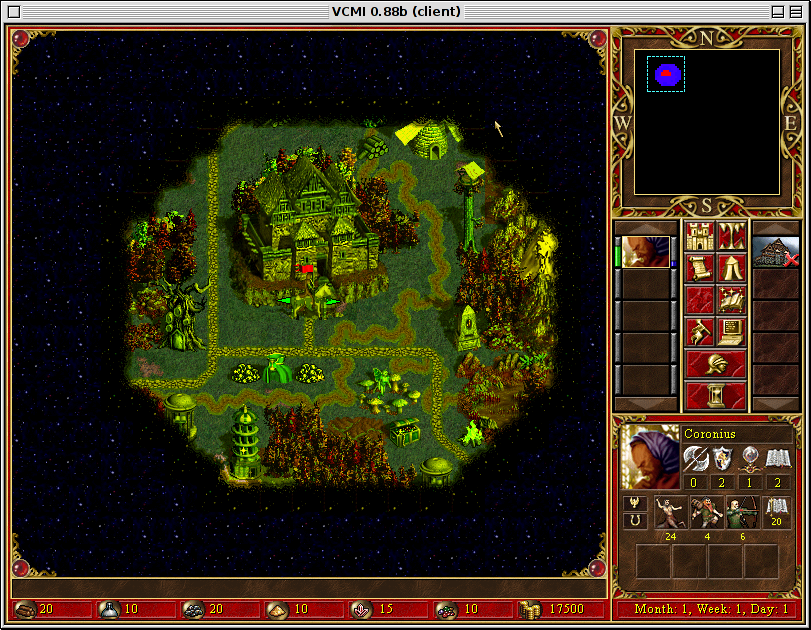Select the wood elf archer stack of 6
The image size is (811, 630).
click(x=741, y=512)
